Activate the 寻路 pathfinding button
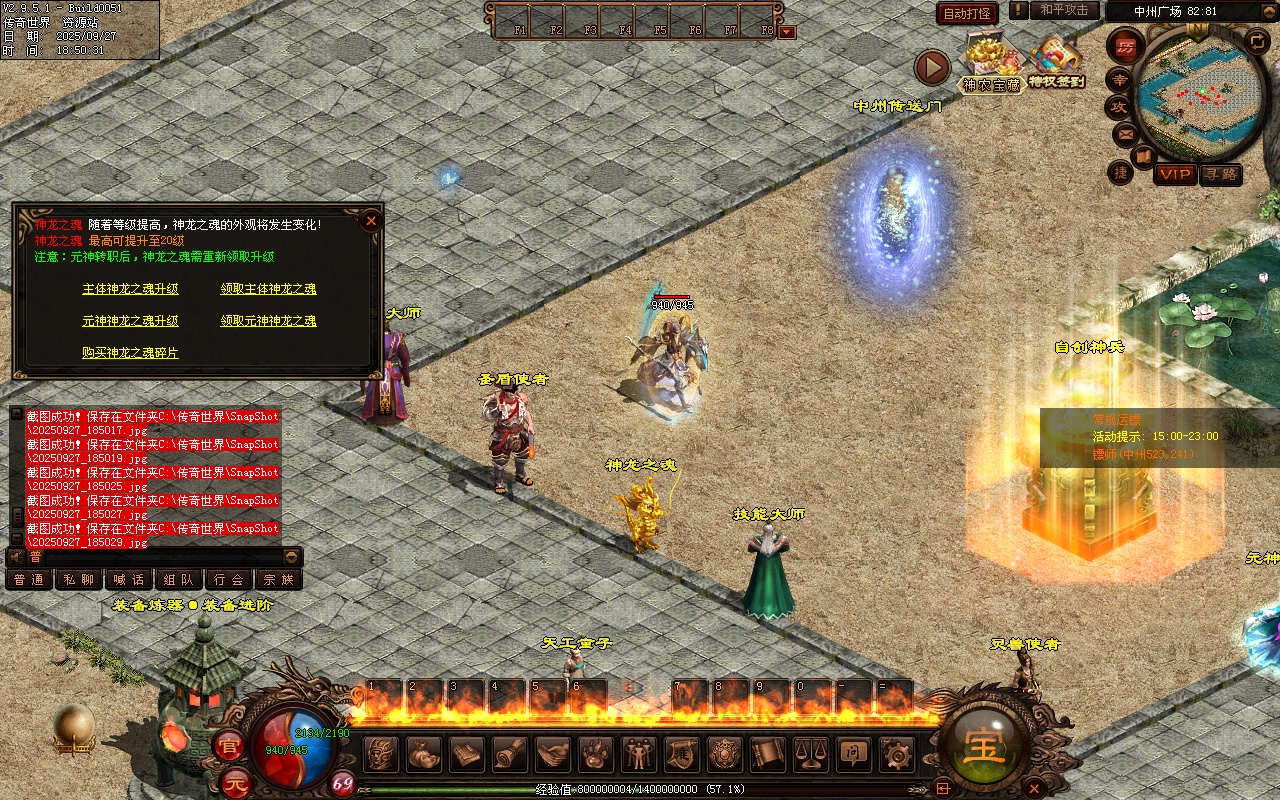 (x=1220, y=174)
